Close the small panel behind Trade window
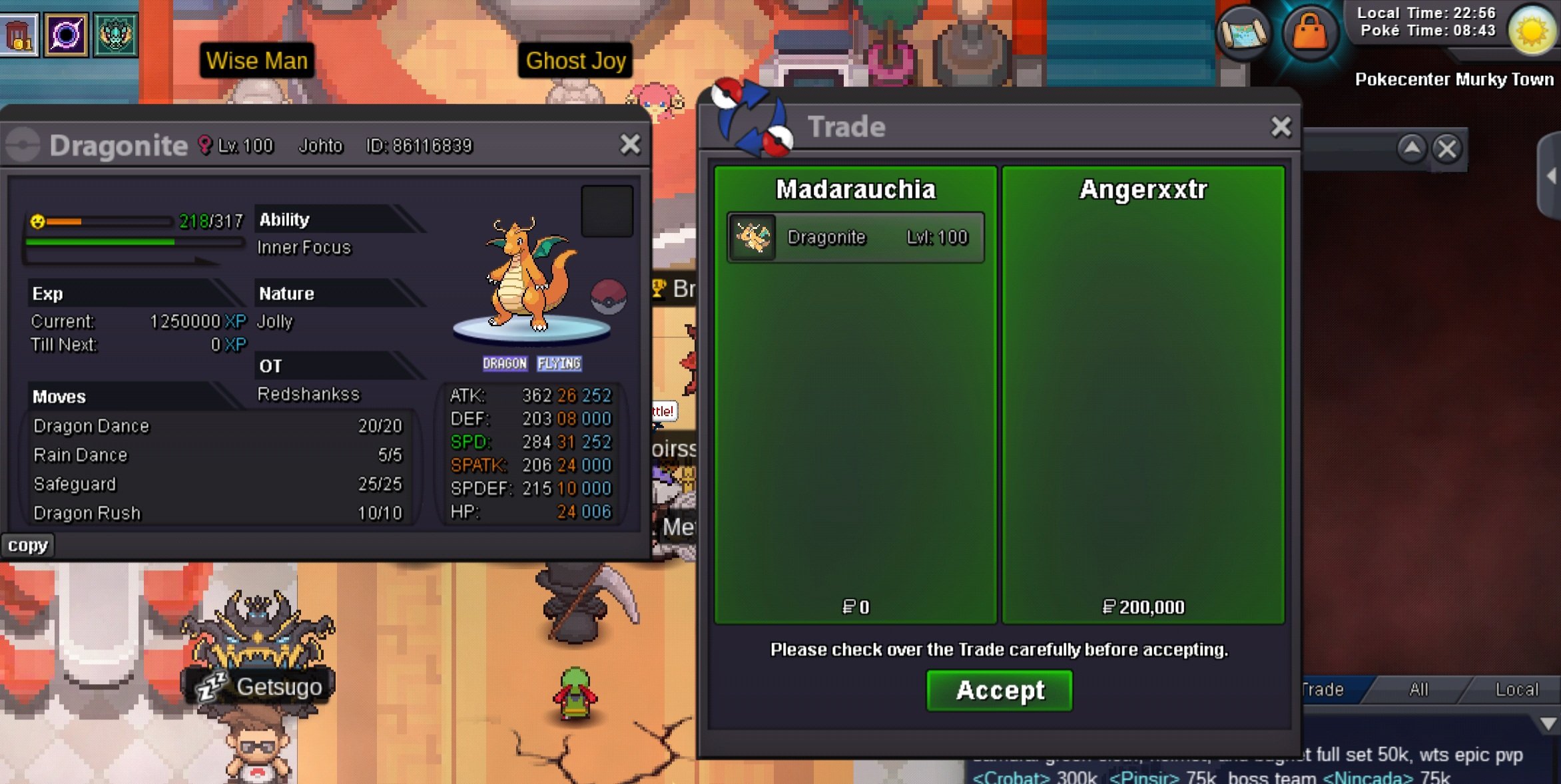Viewport: 1561px width, 784px height. (1447, 148)
